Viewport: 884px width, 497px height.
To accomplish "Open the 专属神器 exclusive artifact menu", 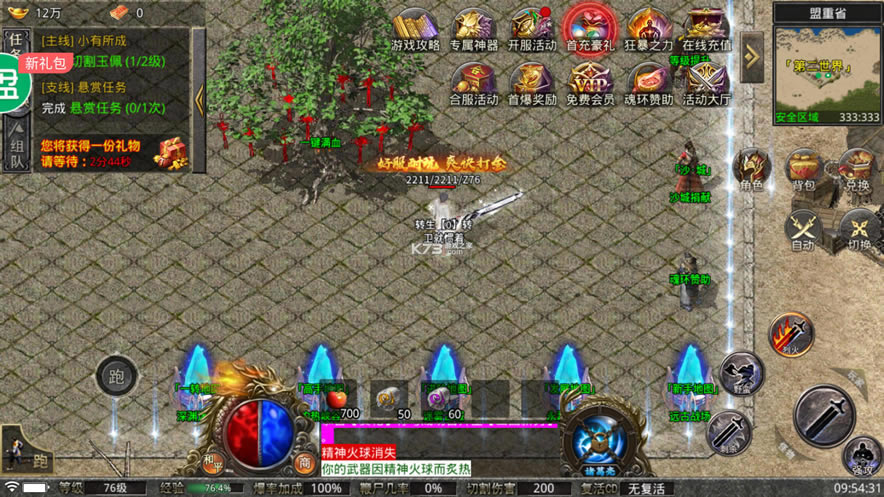I will (x=473, y=27).
